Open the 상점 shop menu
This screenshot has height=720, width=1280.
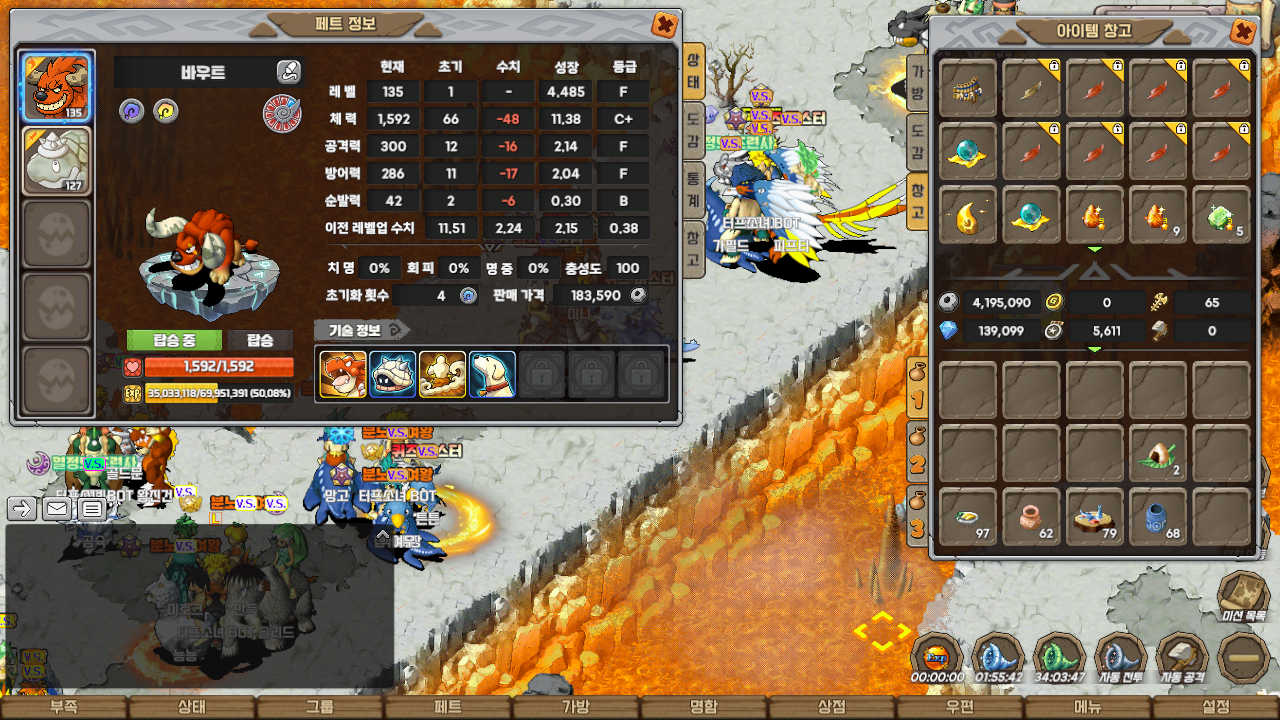click(x=832, y=707)
